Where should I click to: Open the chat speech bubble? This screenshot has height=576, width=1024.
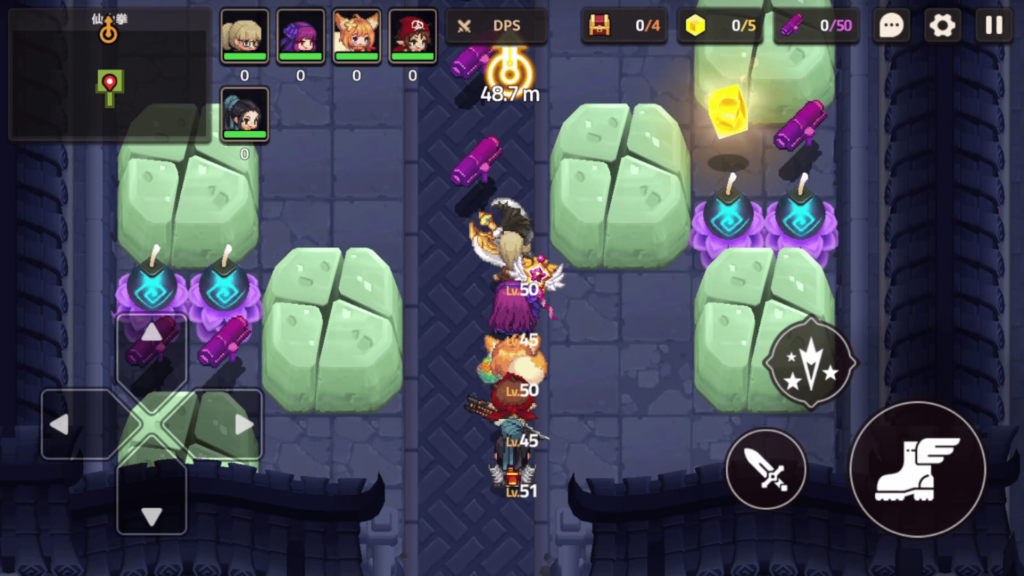pos(890,26)
